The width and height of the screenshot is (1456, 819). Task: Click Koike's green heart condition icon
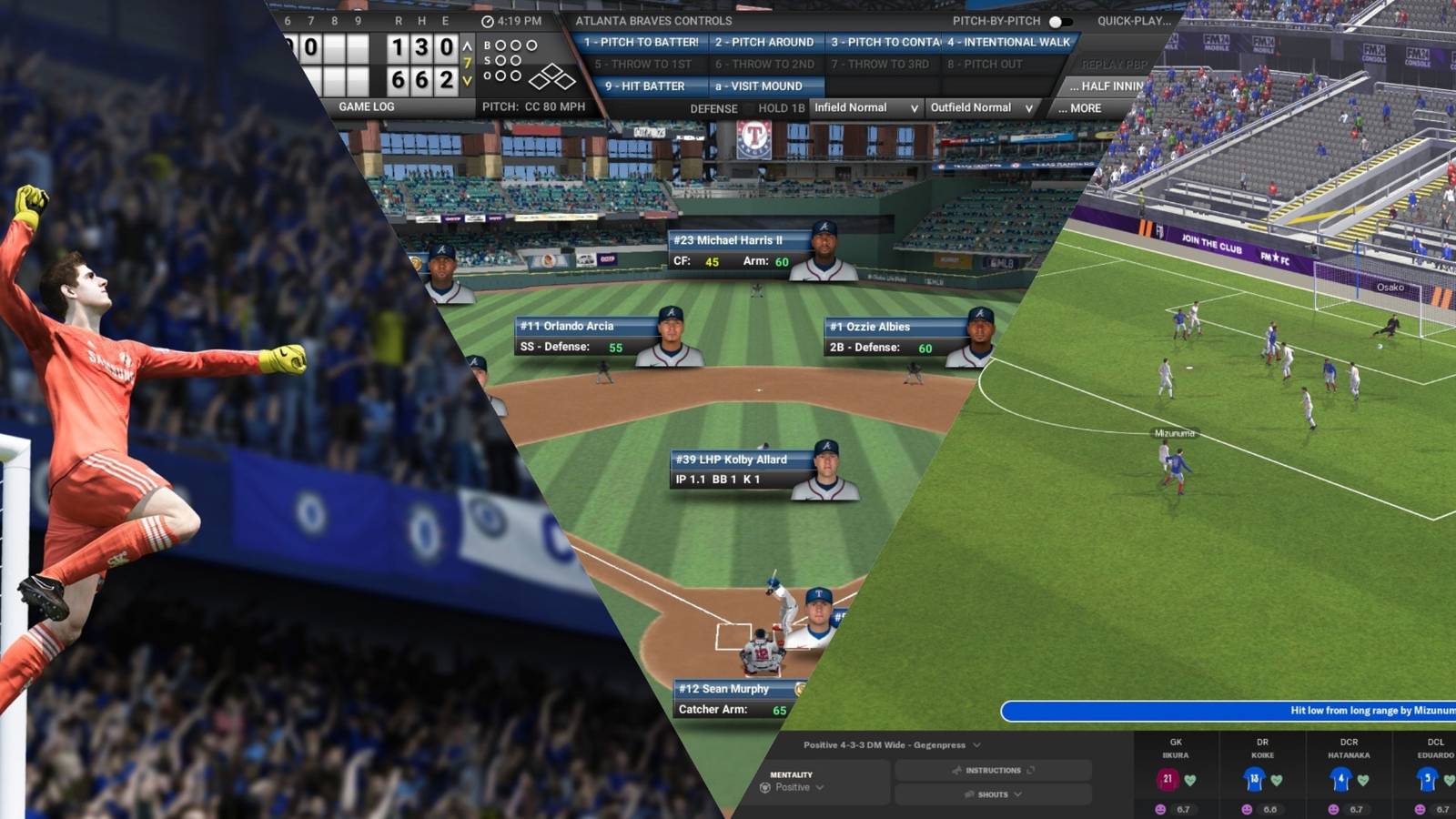click(1277, 781)
